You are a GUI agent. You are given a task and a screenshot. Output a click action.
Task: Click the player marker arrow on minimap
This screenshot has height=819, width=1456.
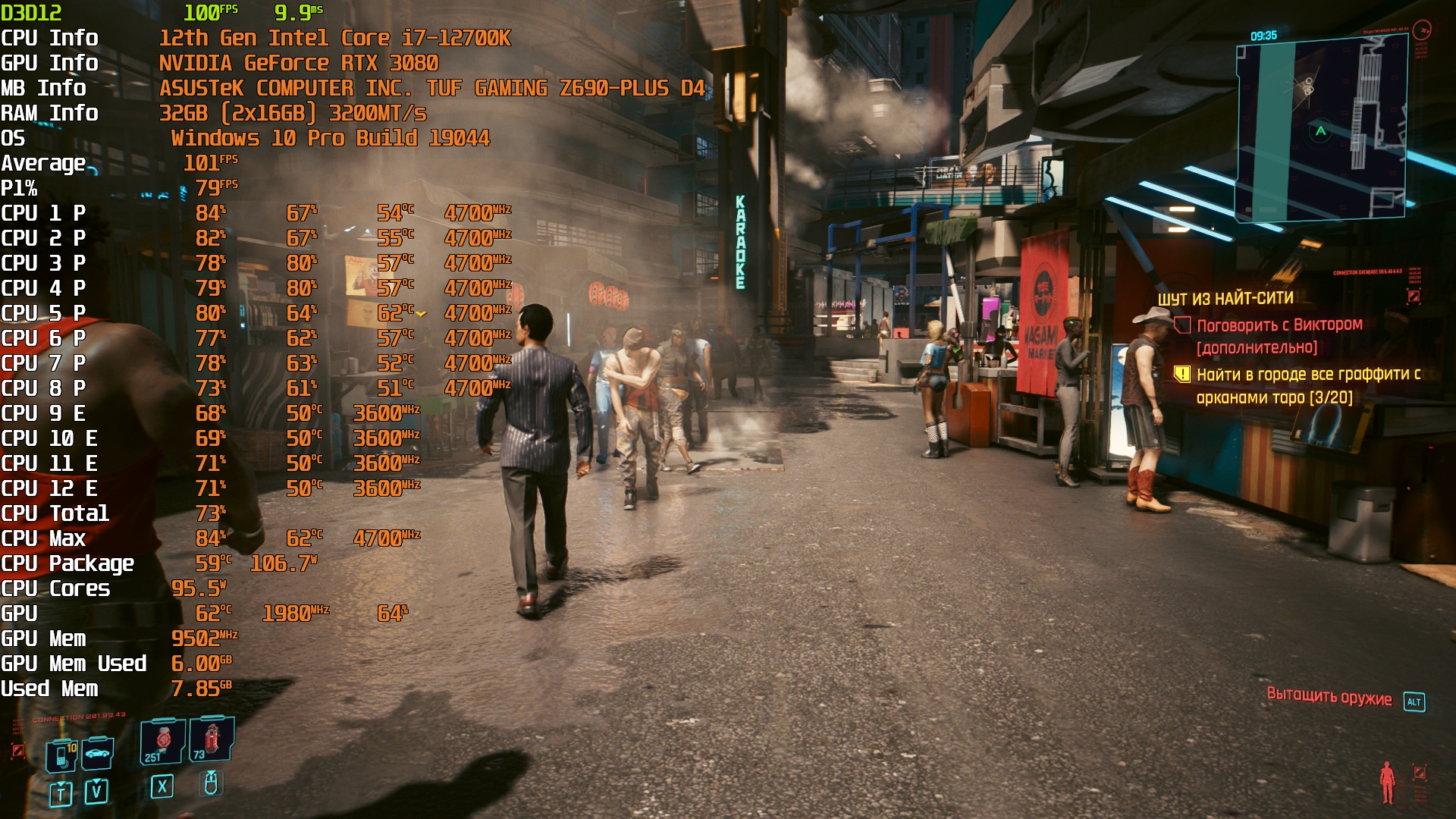pyautogui.click(x=1320, y=131)
